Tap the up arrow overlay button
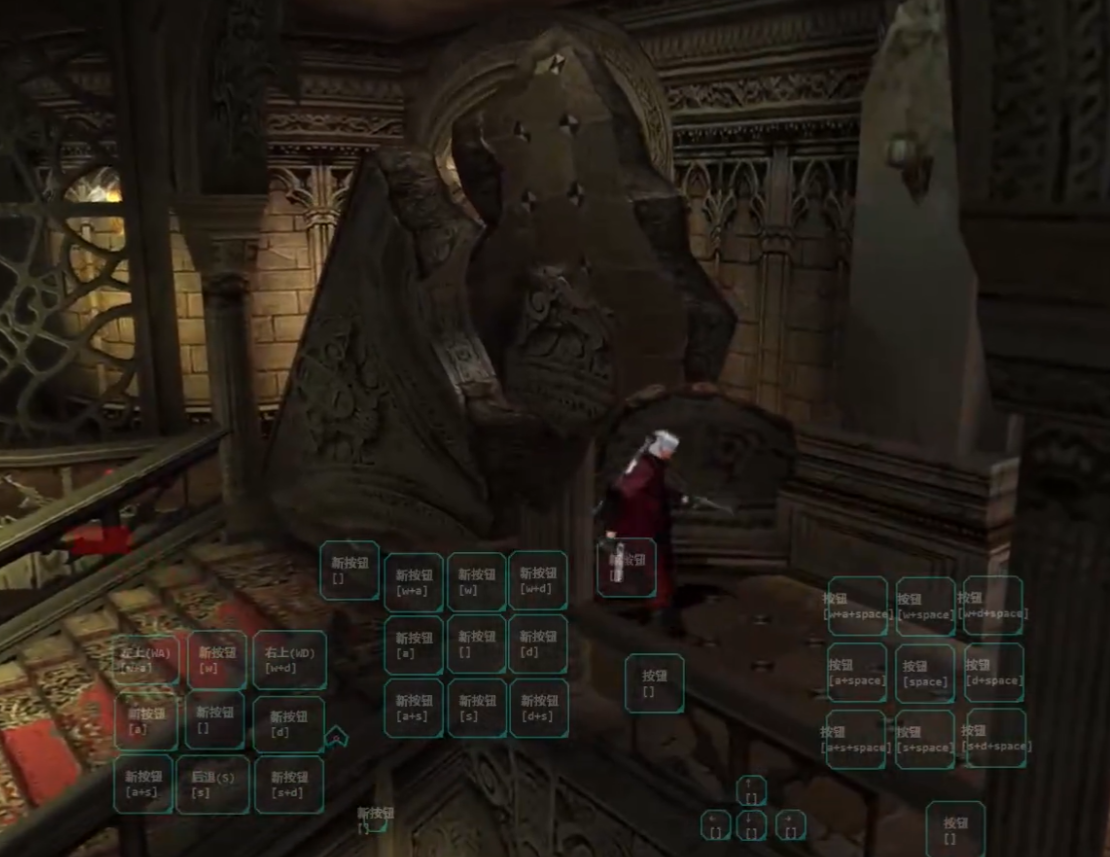The image size is (1110, 857). point(751,790)
